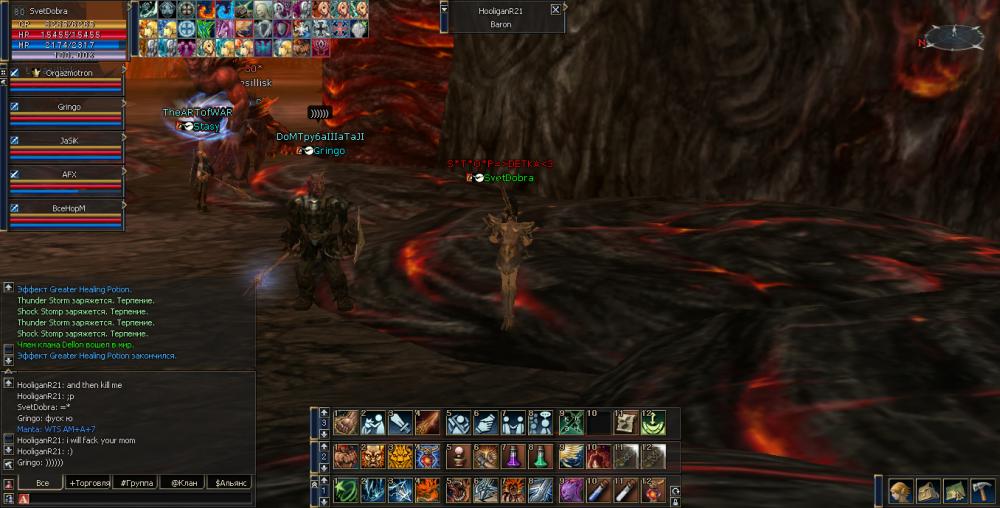Screen dimensions: 1000x508
Task: Use the purple potion hotbar slot
Action: [514, 456]
